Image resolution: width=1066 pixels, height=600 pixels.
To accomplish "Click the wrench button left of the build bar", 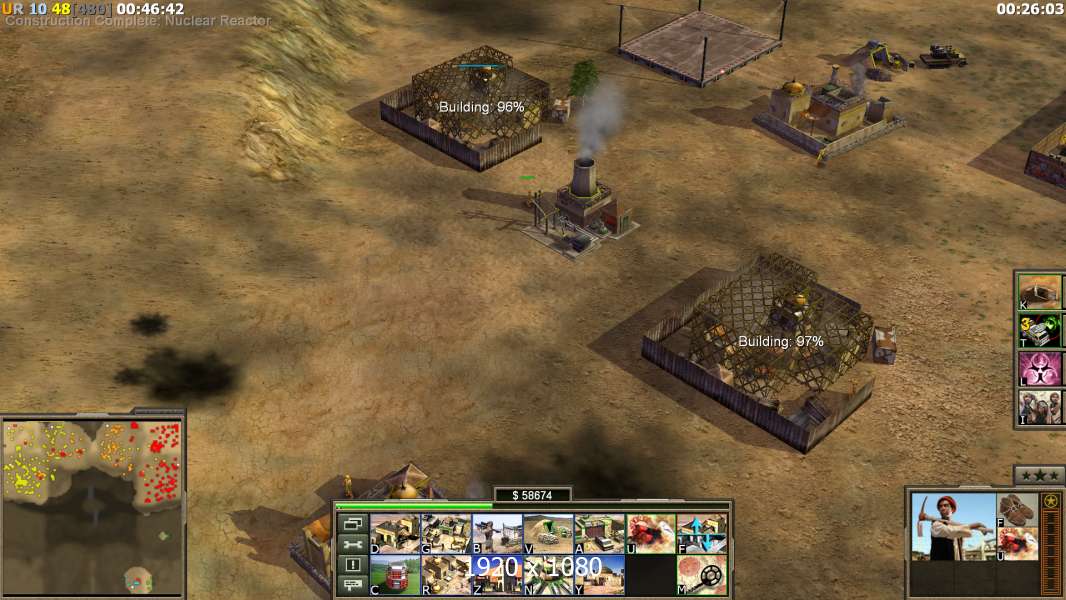I will point(351,544).
